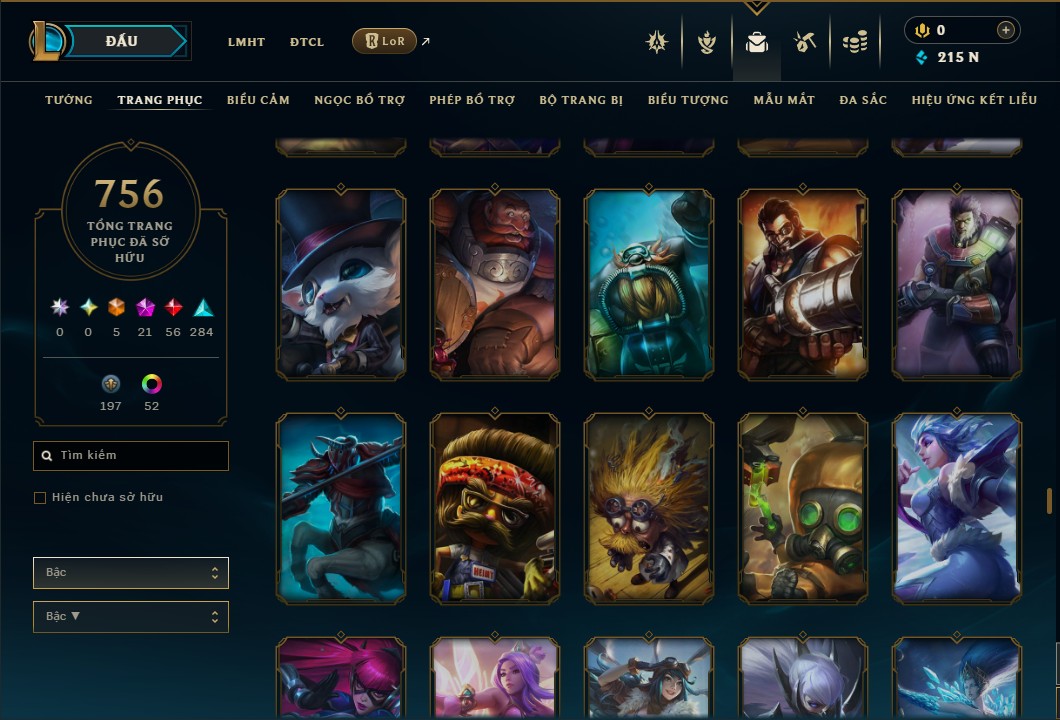This screenshot has width=1060, height=720.
Task: Open the MẪU MẮT tab
Action: pos(784,100)
